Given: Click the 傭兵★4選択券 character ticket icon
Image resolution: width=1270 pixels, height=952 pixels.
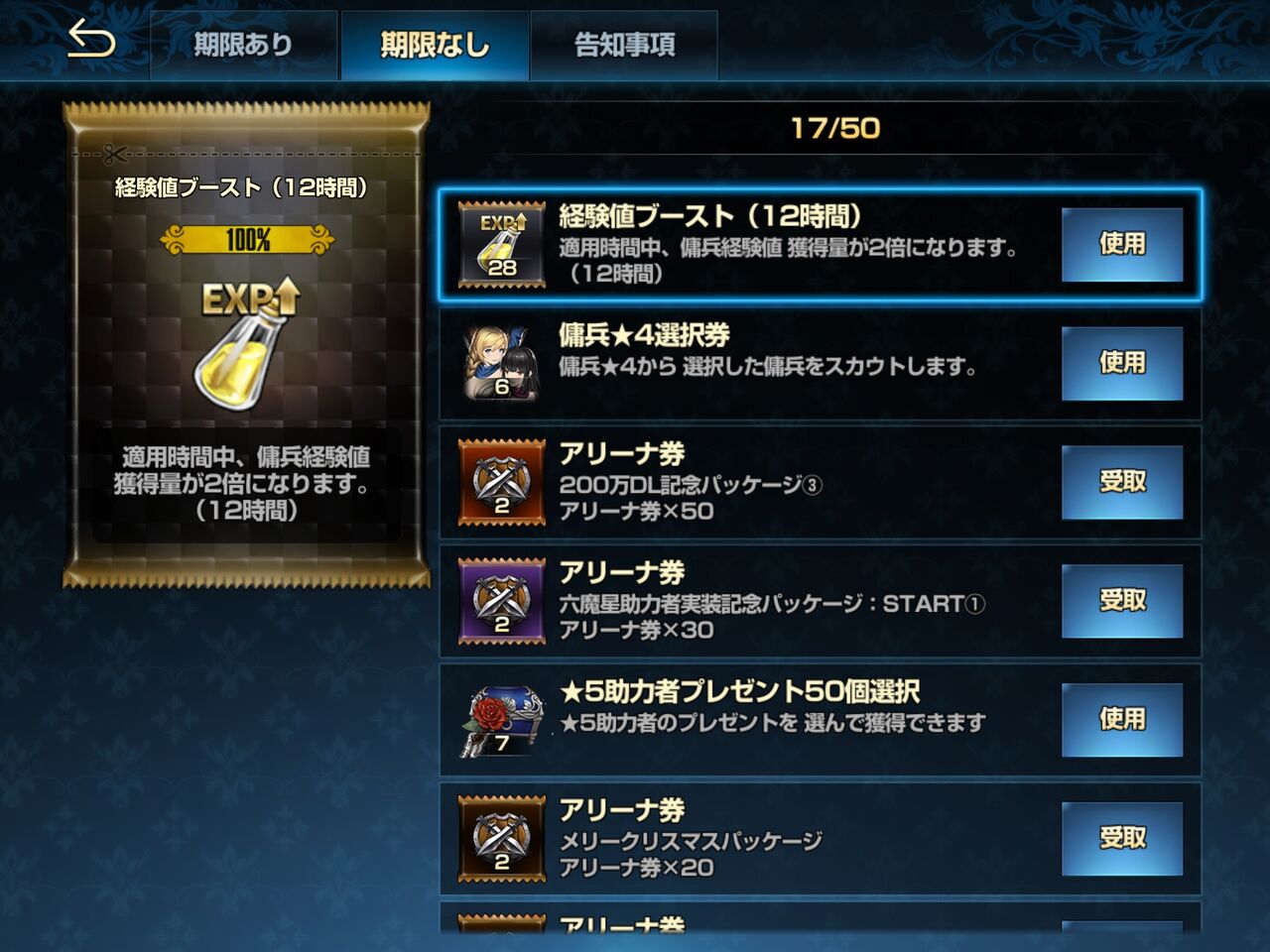Looking at the screenshot, I should [498, 361].
